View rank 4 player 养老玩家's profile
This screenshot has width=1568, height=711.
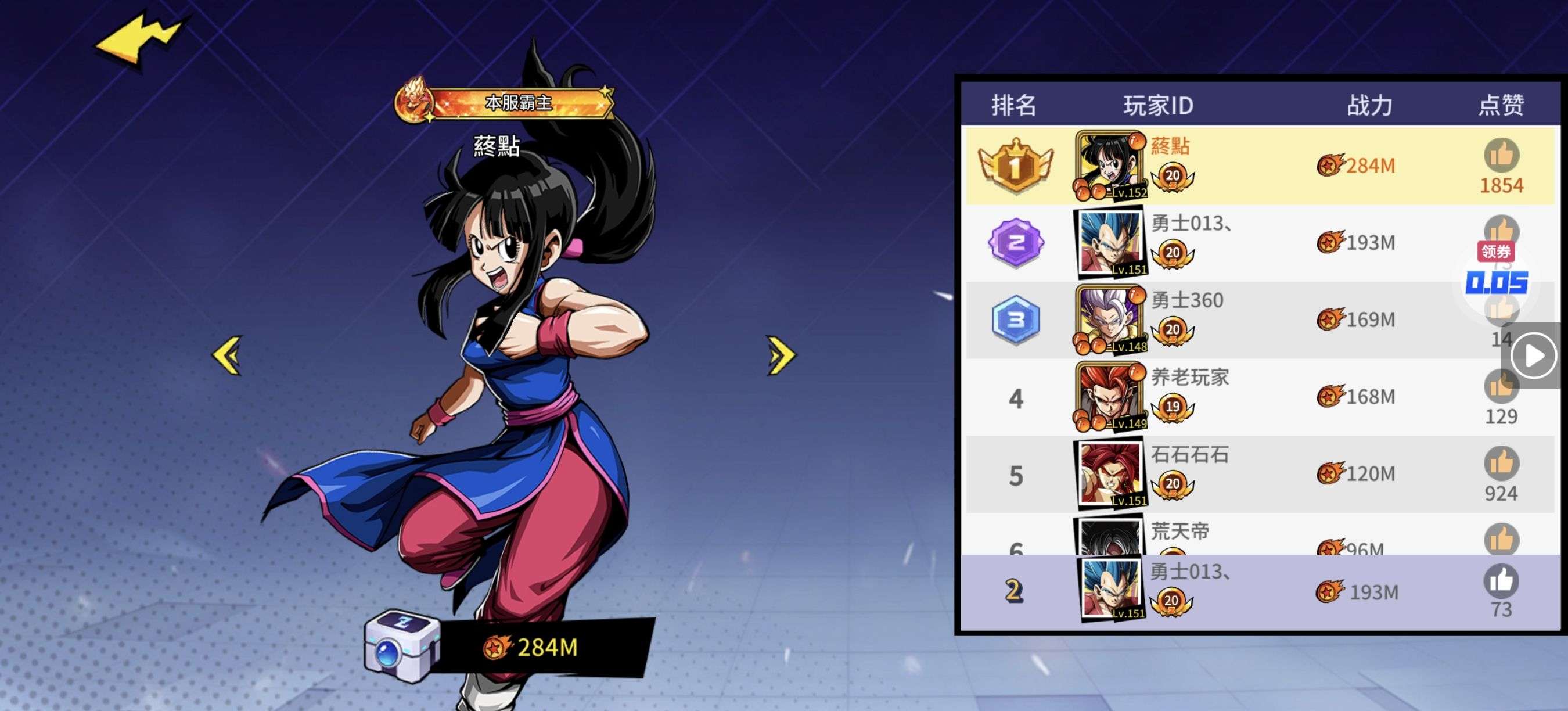tap(1110, 397)
